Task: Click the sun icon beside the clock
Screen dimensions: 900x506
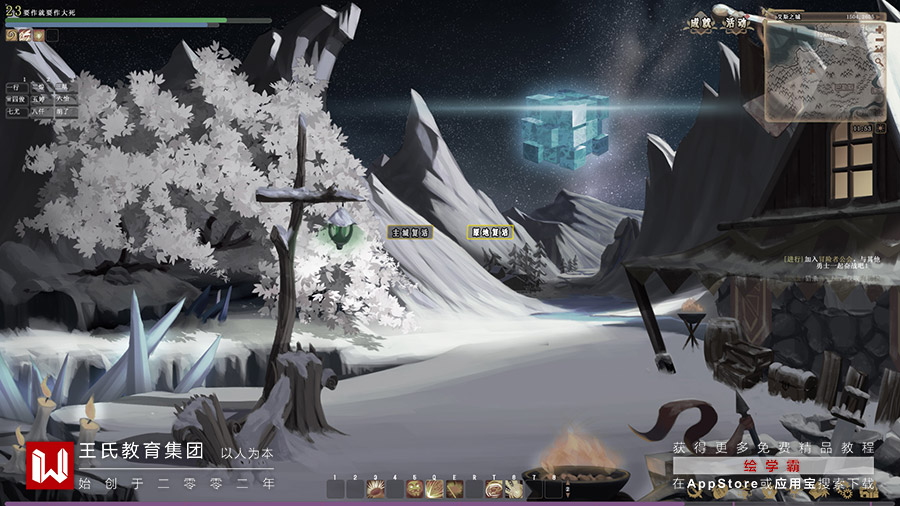Action: tap(878, 128)
